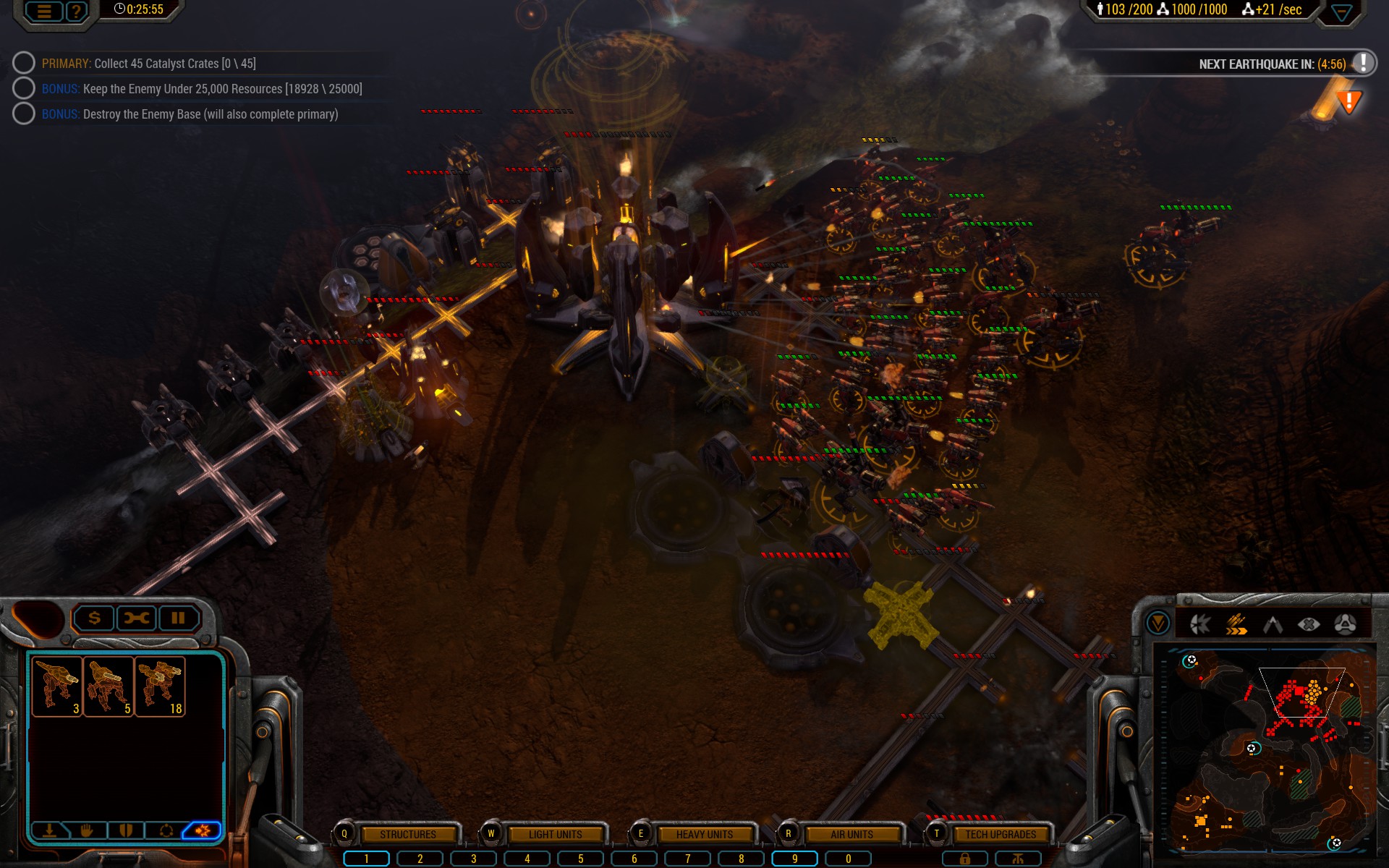Viewport: 1389px width, 868px height.
Task: Activate the missile barrage support power
Action: pyautogui.click(x=1236, y=624)
